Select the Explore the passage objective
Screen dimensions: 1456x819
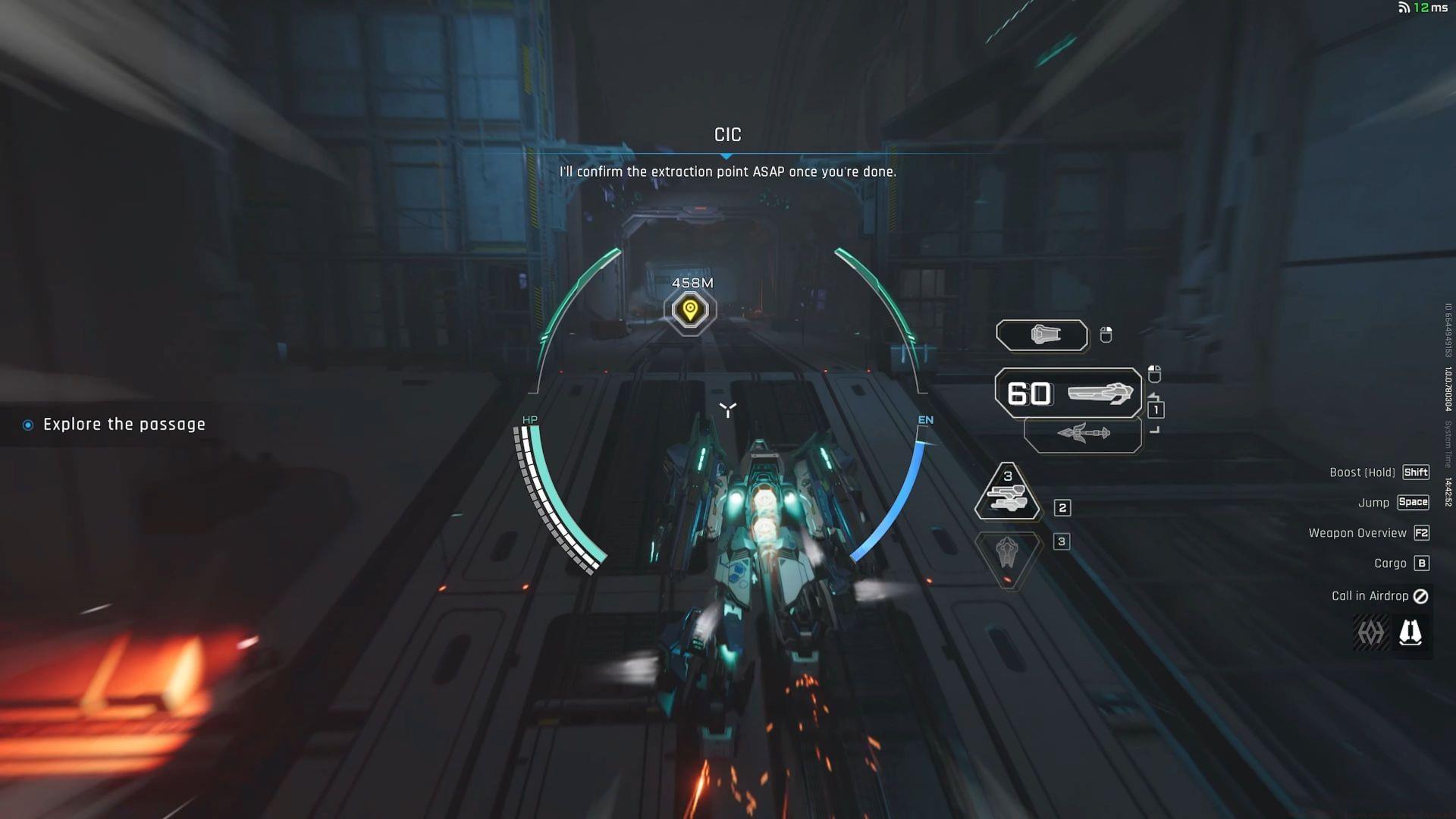point(124,425)
